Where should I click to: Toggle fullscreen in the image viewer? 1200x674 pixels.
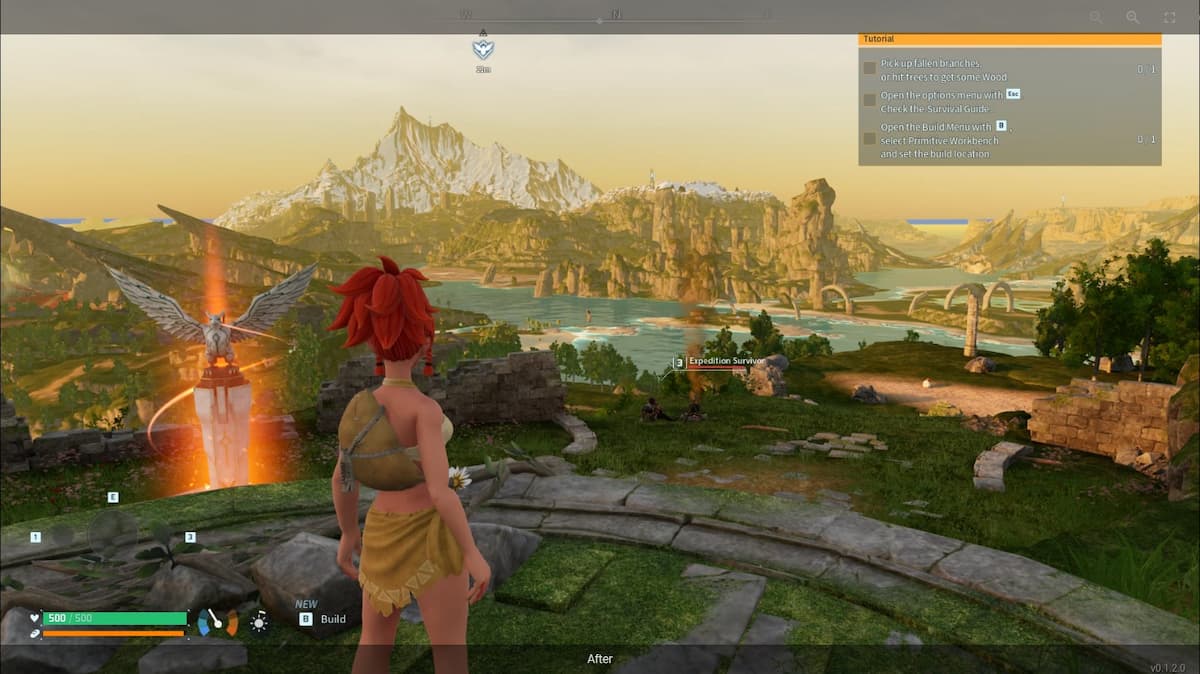coord(1170,17)
